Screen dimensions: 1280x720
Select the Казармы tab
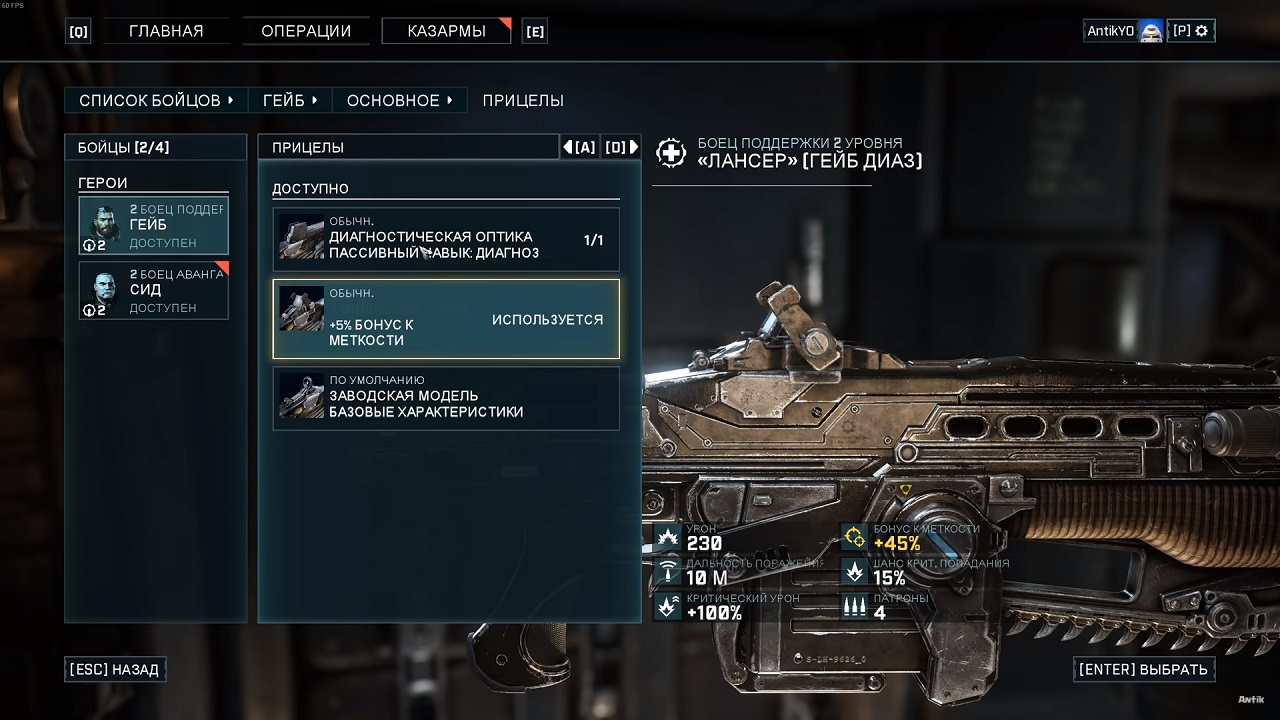[x=446, y=31]
